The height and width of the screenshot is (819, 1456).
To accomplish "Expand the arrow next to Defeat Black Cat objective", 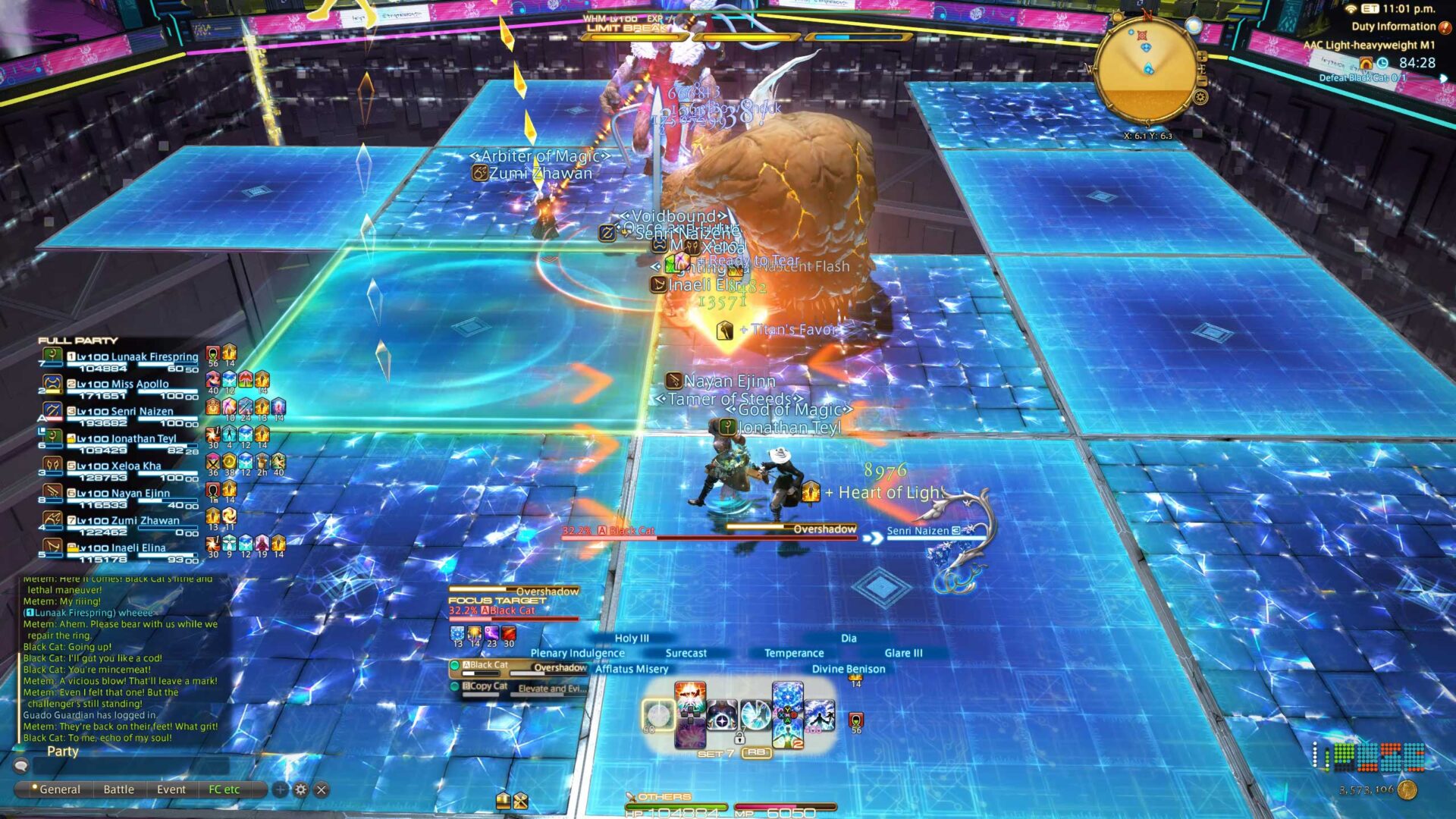I will coord(1444,80).
